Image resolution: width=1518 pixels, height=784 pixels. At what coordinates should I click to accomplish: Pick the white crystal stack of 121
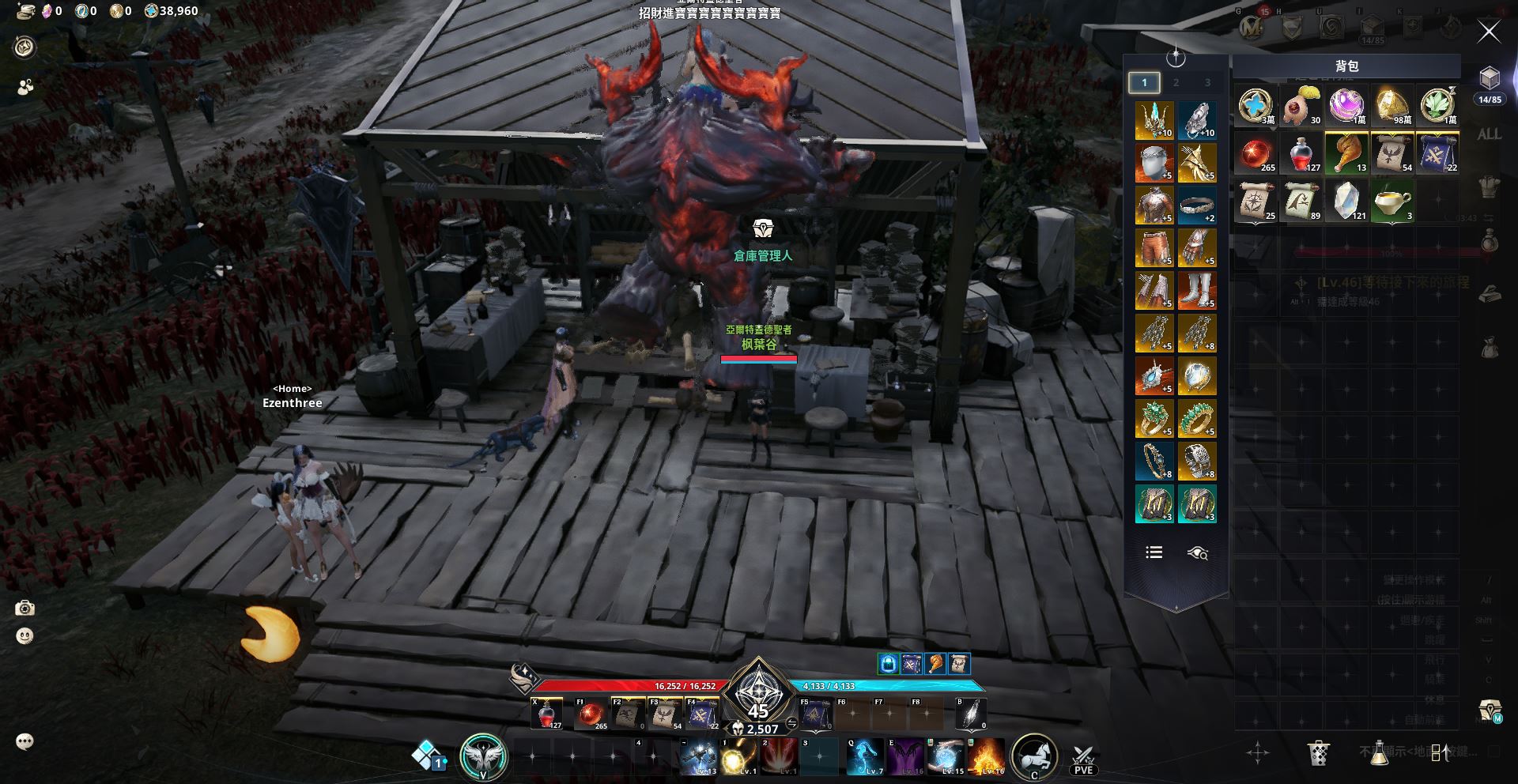coord(1346,201)
